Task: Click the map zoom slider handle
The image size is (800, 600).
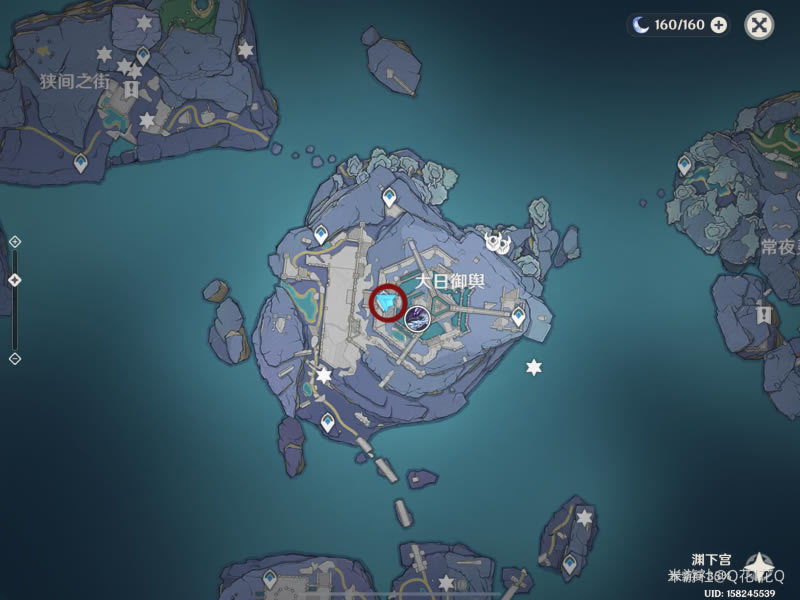Action: (14, 280)
